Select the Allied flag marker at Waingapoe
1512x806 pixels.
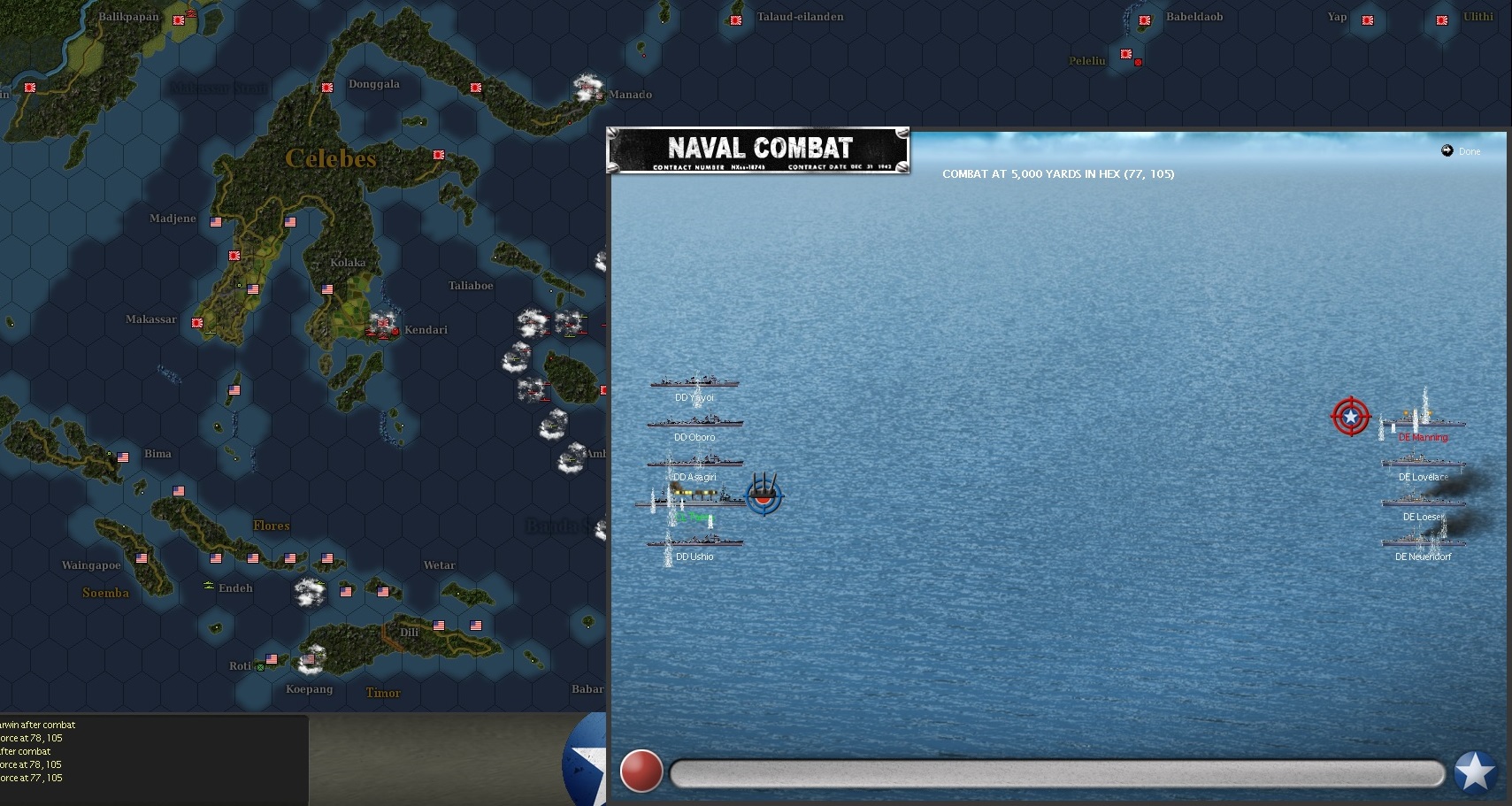pyautogui.click(x=142, y=558)
